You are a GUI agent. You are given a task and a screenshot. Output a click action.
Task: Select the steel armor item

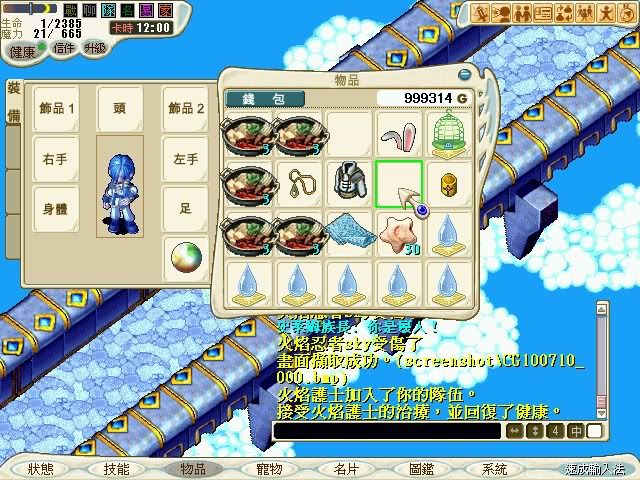(x=349, y=182)
